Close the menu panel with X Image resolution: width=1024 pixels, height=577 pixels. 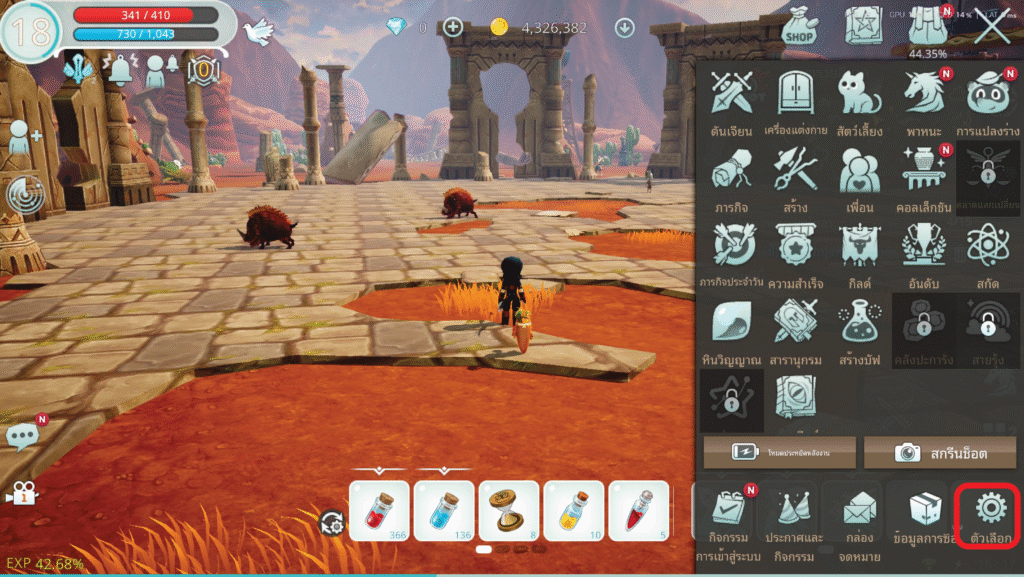tap(991, 27)
